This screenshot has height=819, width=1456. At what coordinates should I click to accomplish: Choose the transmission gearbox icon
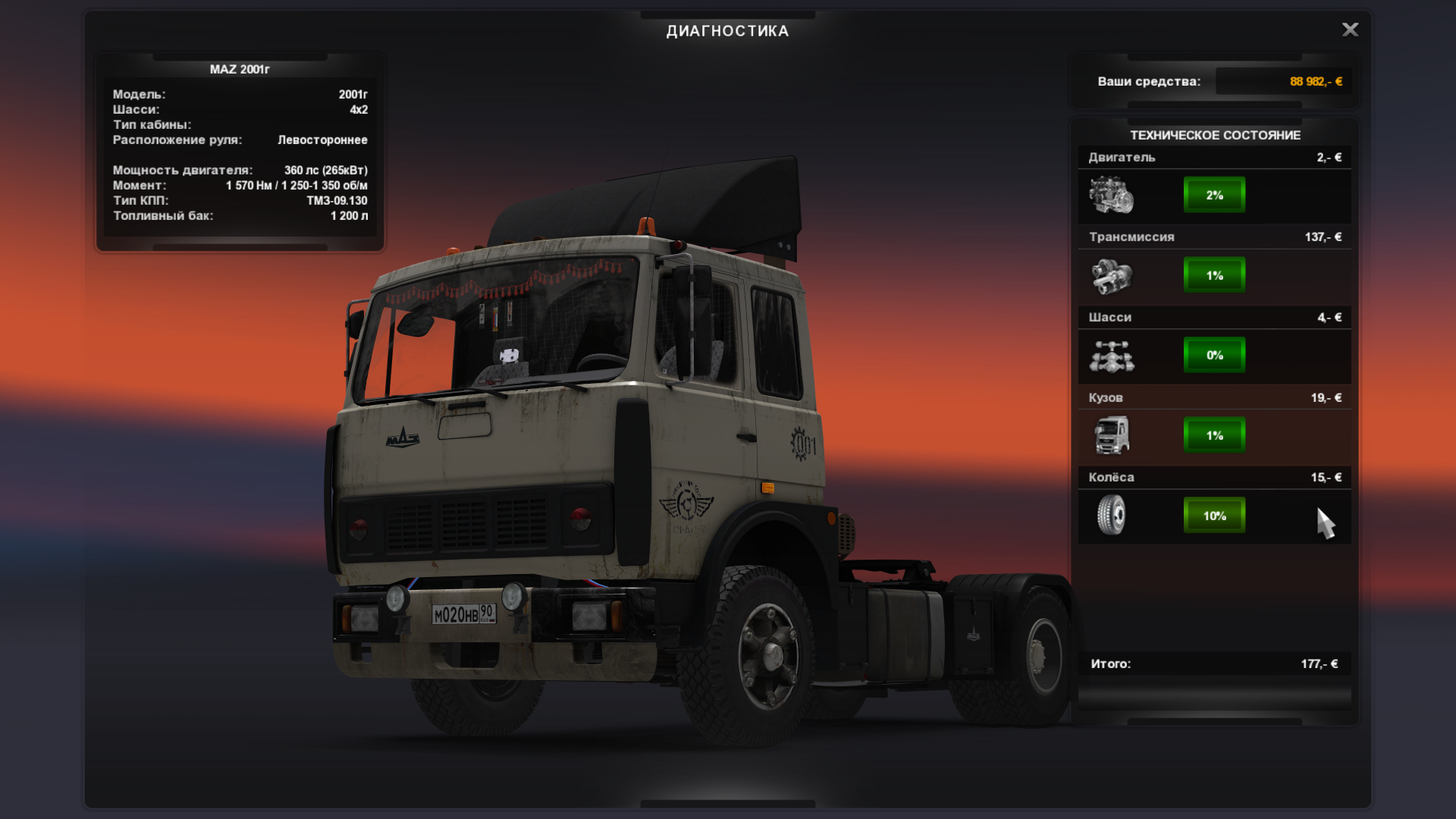pos(1111,275)
